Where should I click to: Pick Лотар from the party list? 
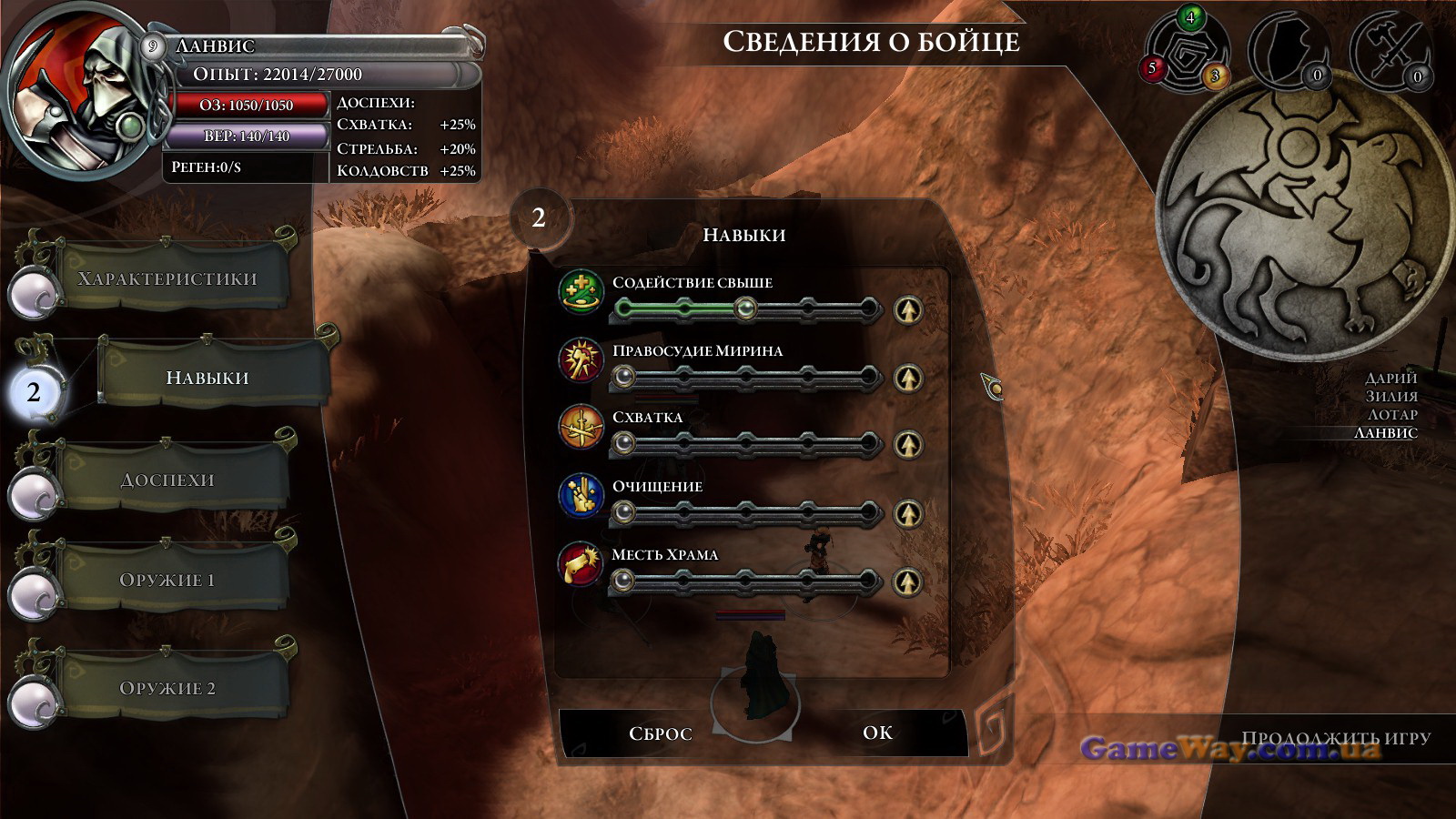pos(1392,414)
